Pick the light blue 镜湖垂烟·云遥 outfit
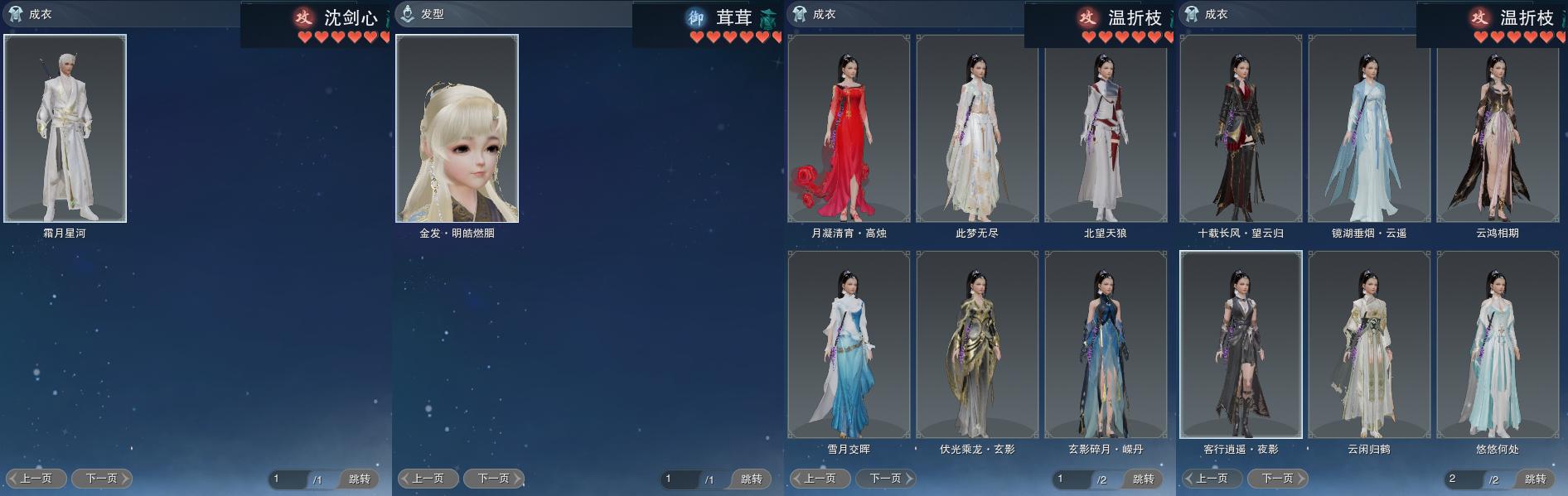 (1369, 128)
